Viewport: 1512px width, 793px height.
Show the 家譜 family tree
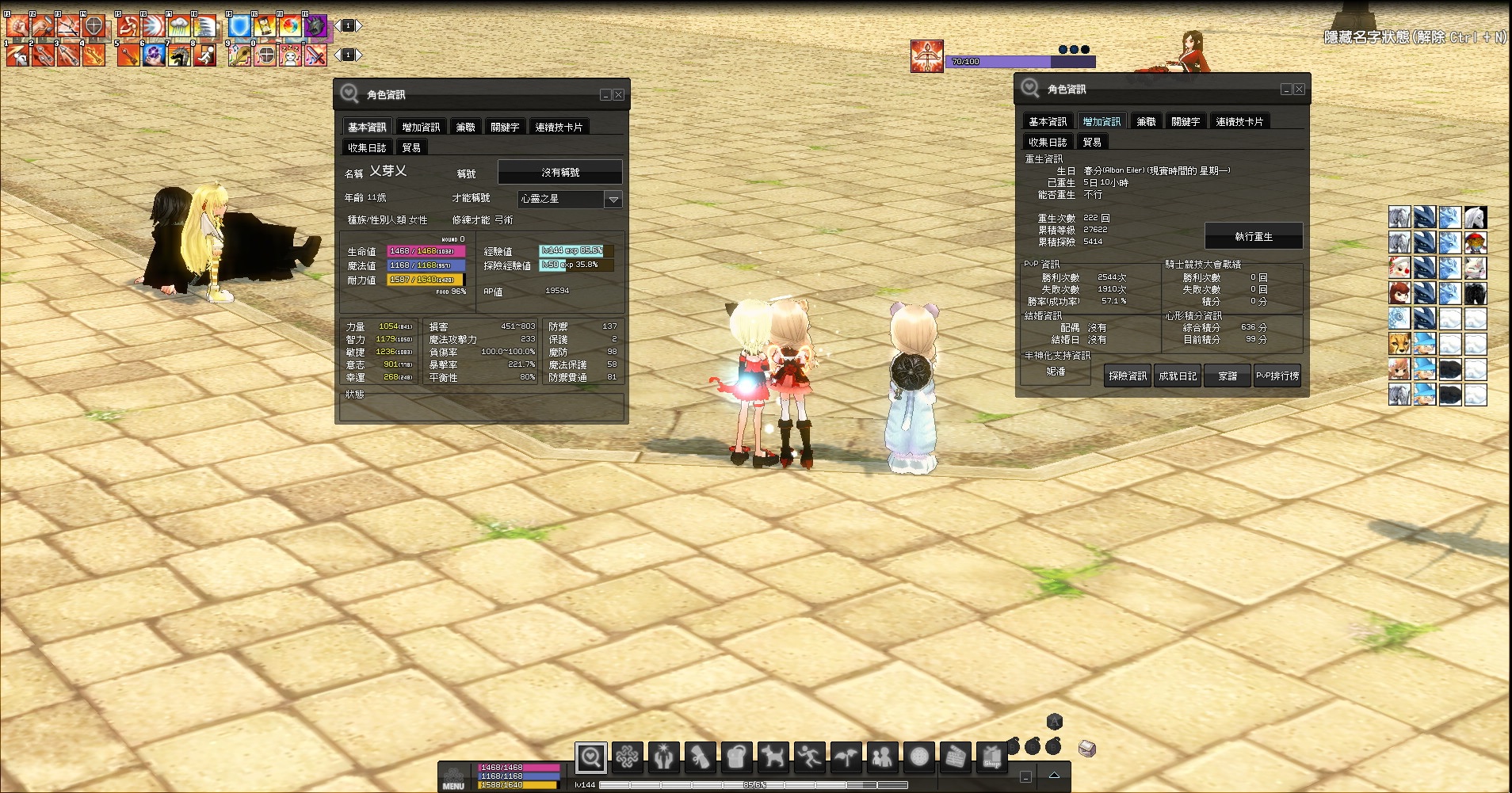[1228, 376]
